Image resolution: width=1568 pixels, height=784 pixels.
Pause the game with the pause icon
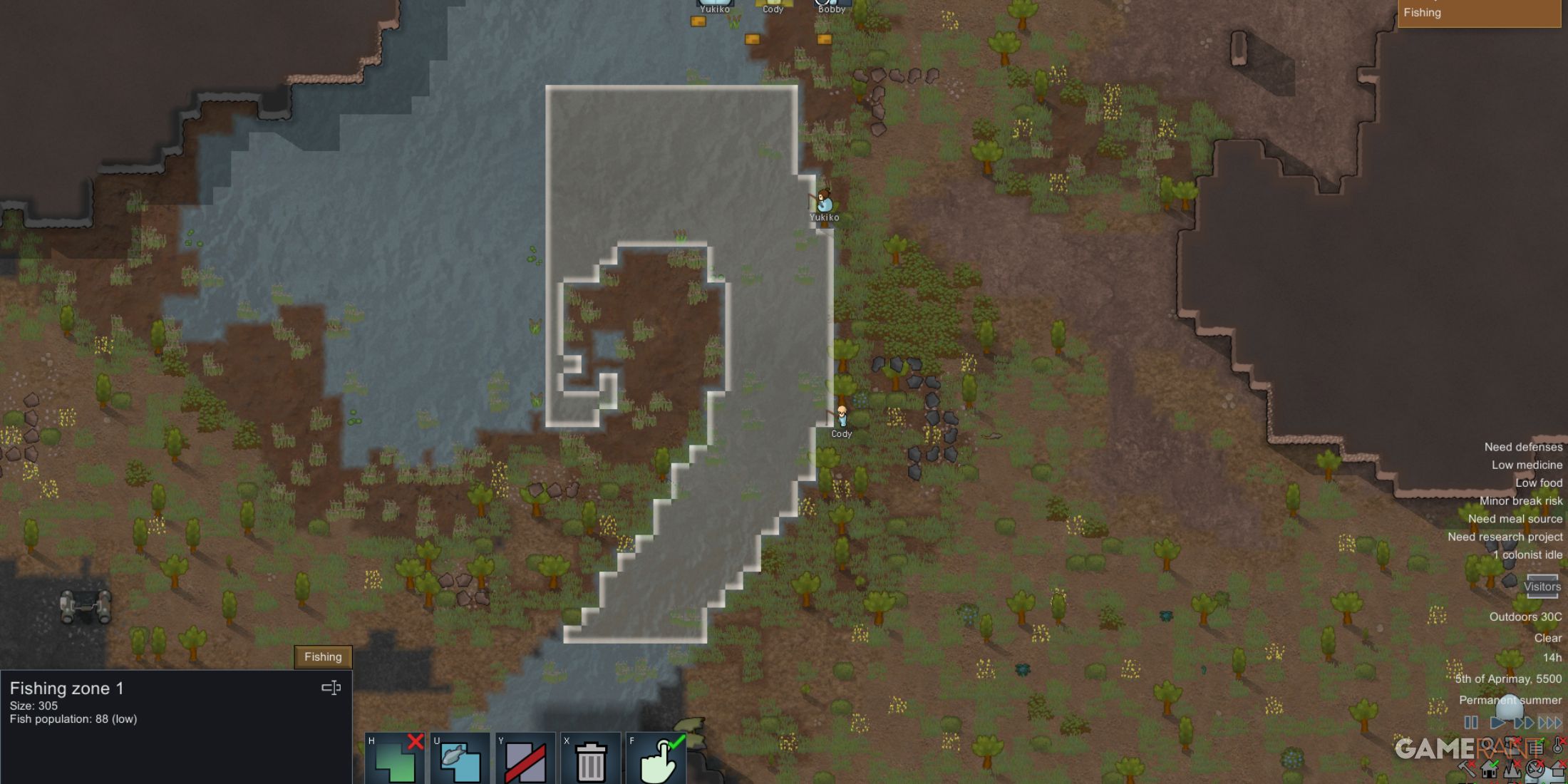tap(1471, 722)
